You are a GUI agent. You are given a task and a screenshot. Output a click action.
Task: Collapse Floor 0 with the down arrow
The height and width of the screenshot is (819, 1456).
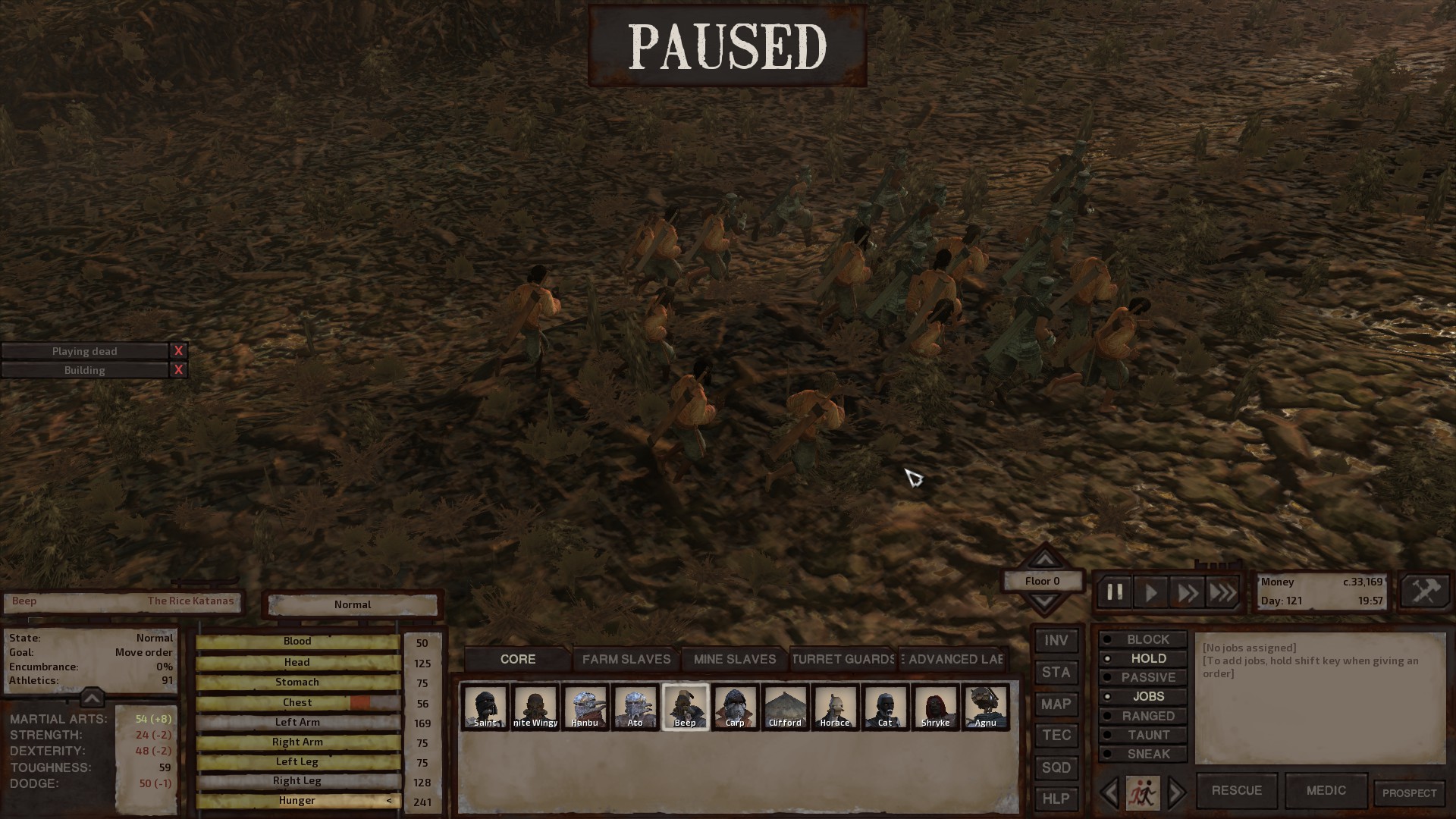(1044, 601)
